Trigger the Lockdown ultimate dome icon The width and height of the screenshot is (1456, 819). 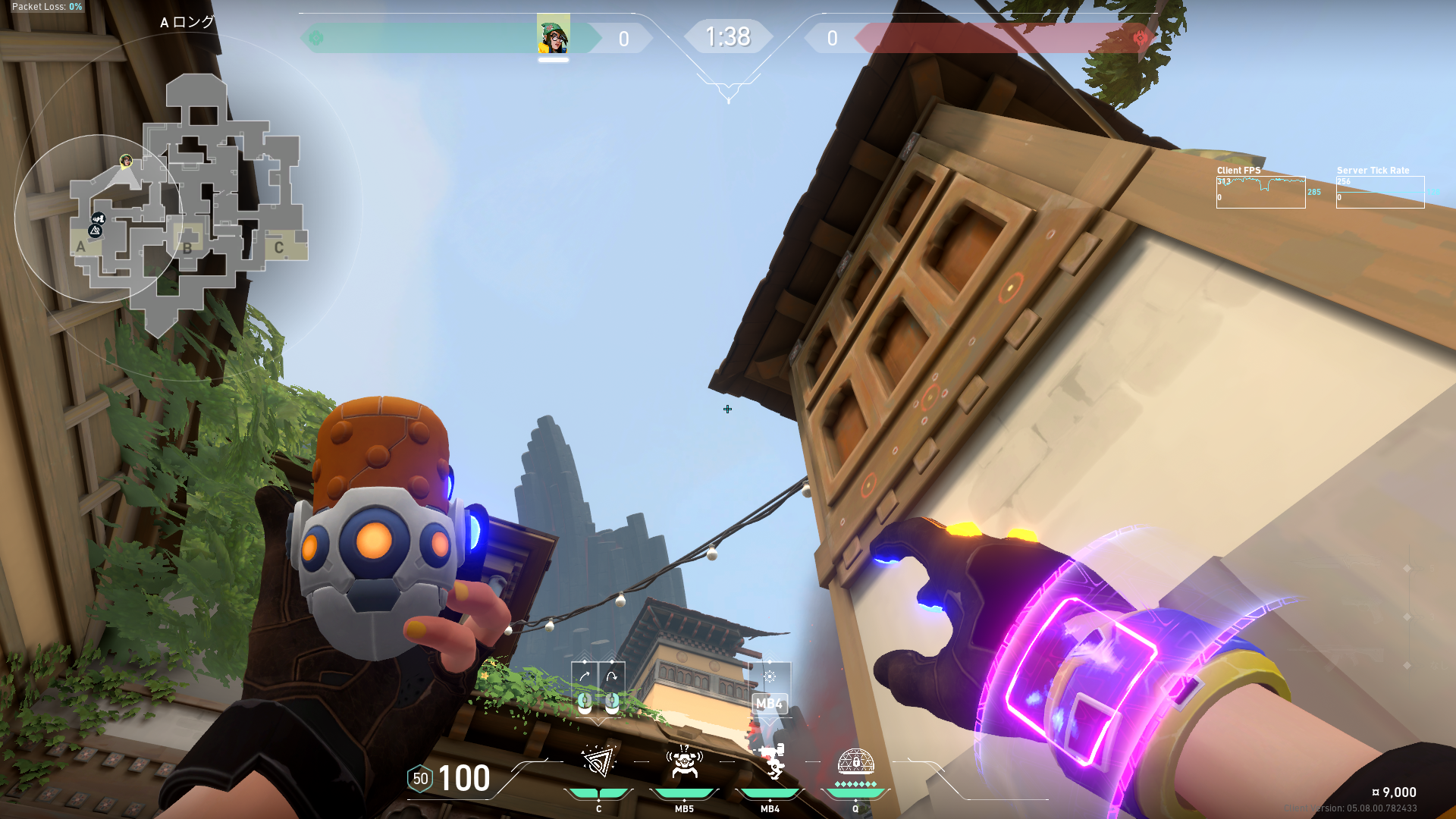855,761
